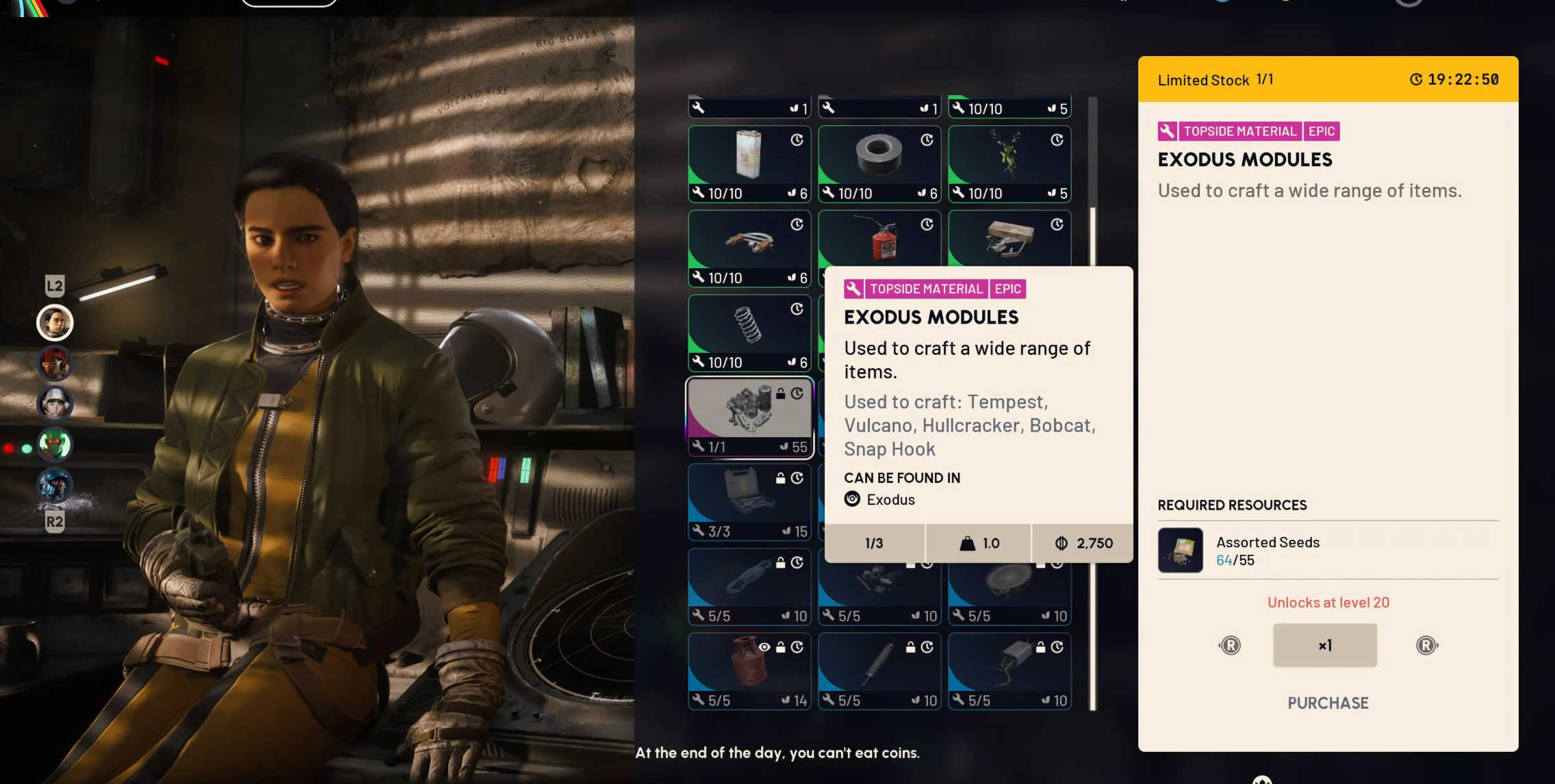Switch to the blue-helmet trader portrait
The height and width of the screenshot is (784, 1555).
[x=55, y=484]
